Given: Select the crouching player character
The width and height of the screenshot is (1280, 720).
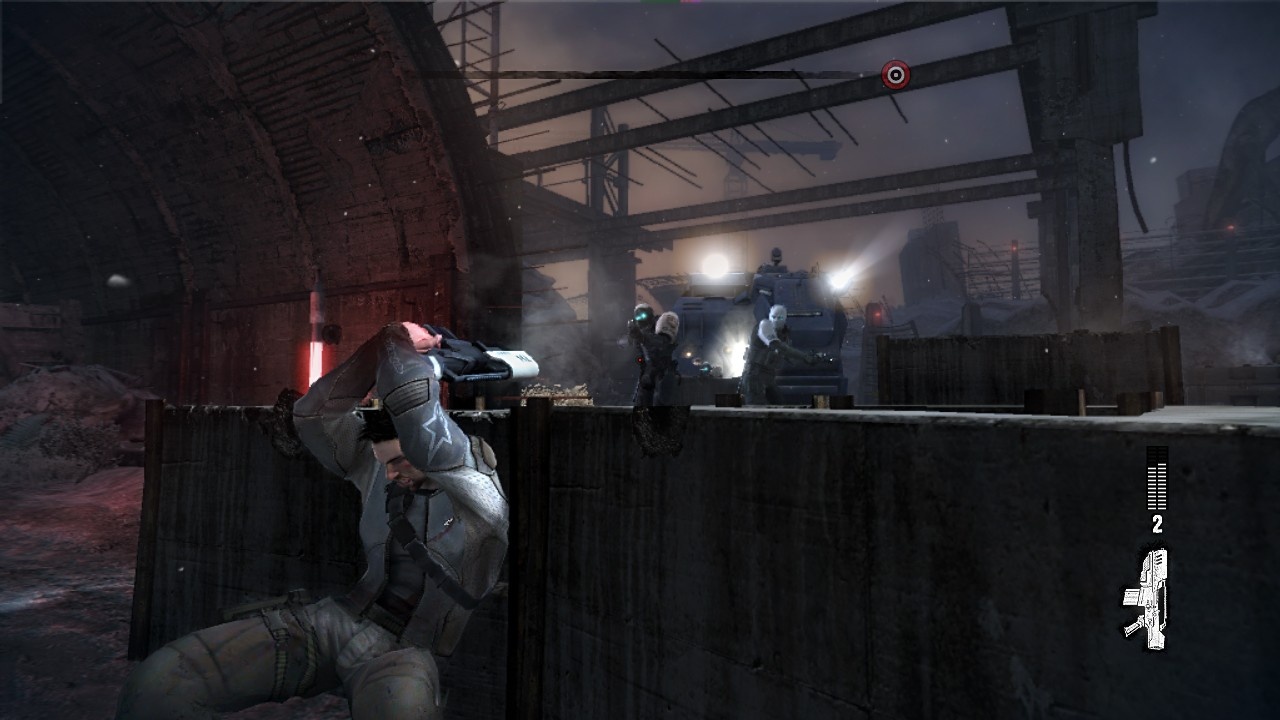Looking at the screenshot, I should (400, 500).
